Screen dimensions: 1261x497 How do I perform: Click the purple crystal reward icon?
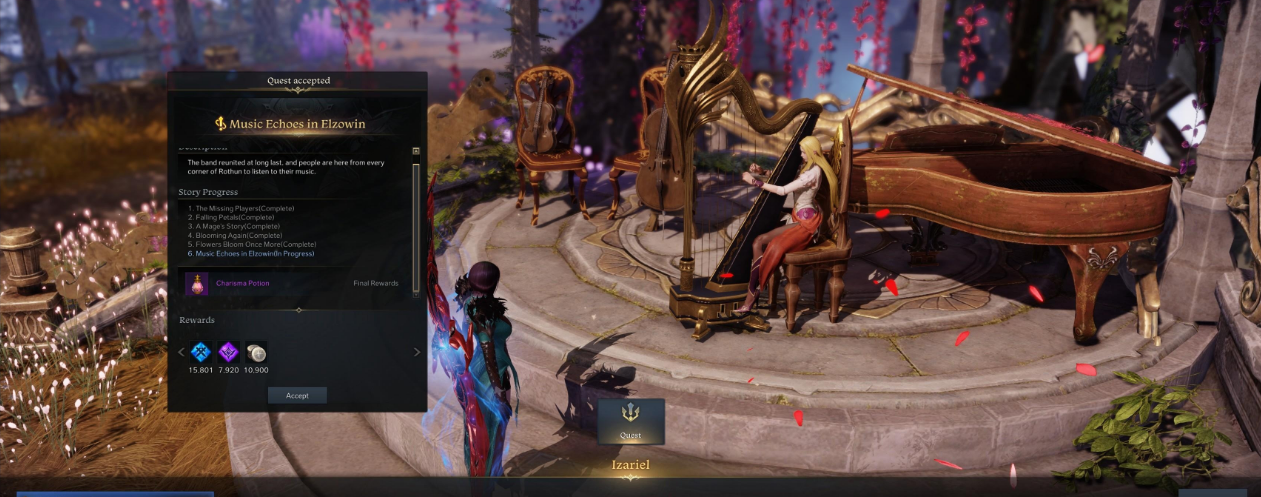coord(228,352)
